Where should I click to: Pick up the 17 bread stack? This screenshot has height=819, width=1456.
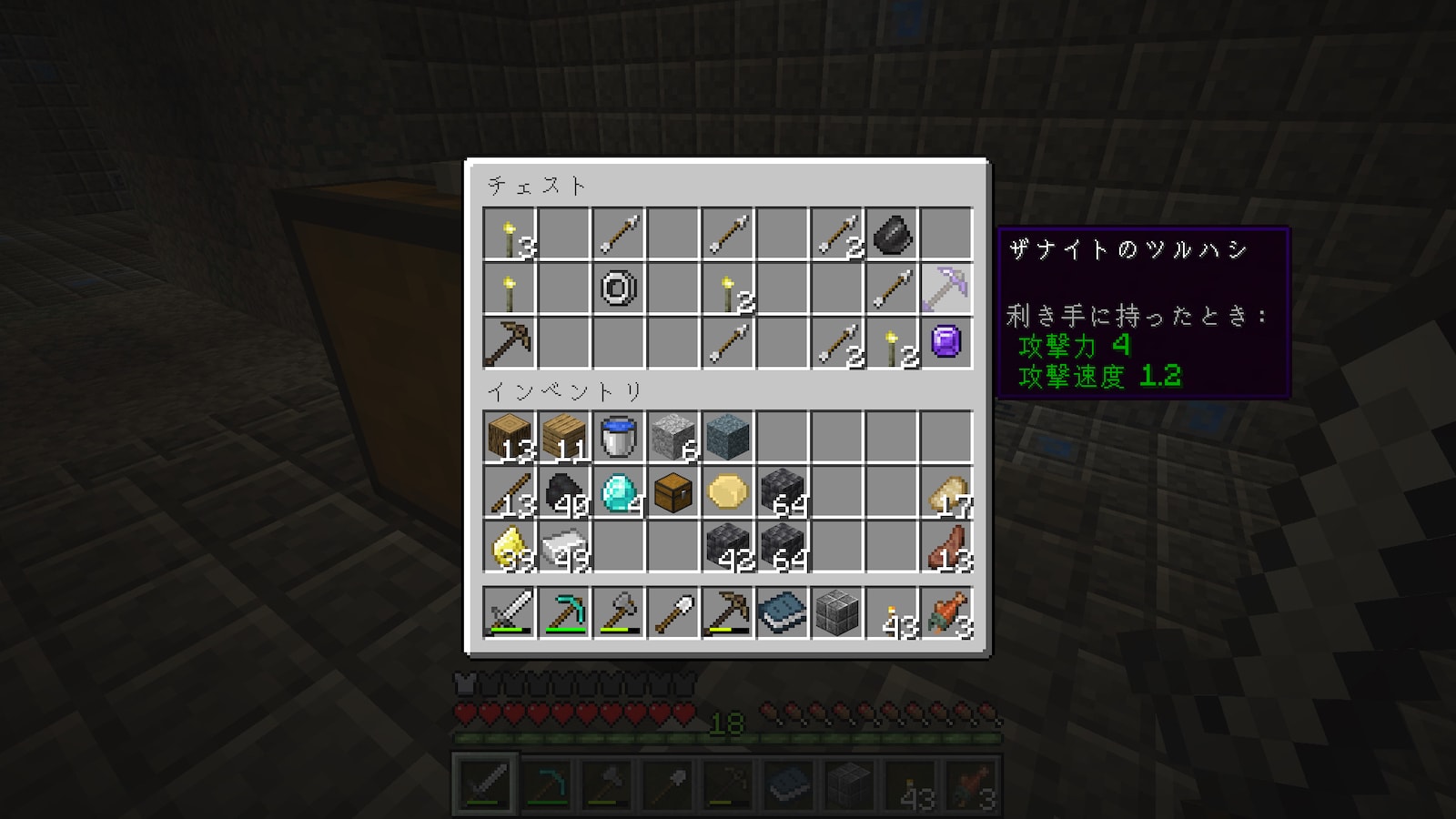[945, 492]
